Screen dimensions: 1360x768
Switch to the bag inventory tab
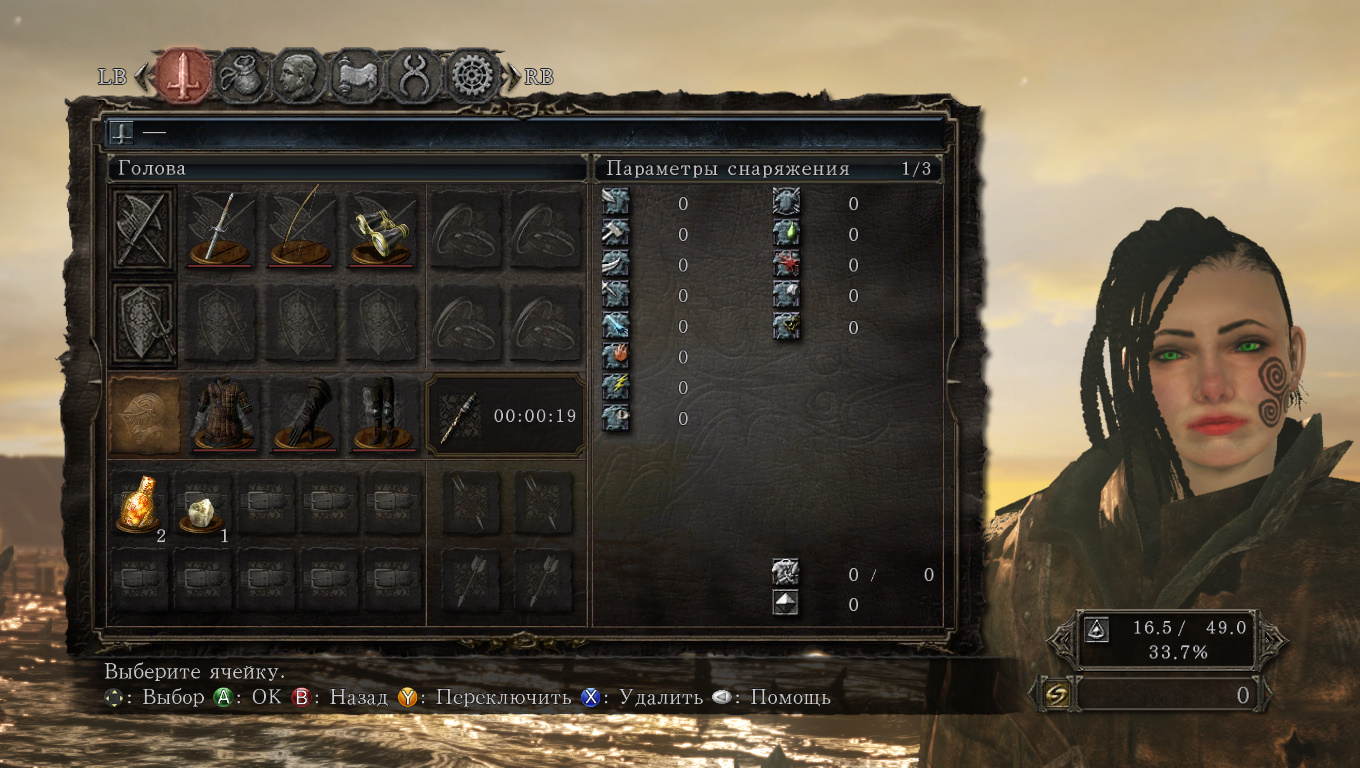241,76
